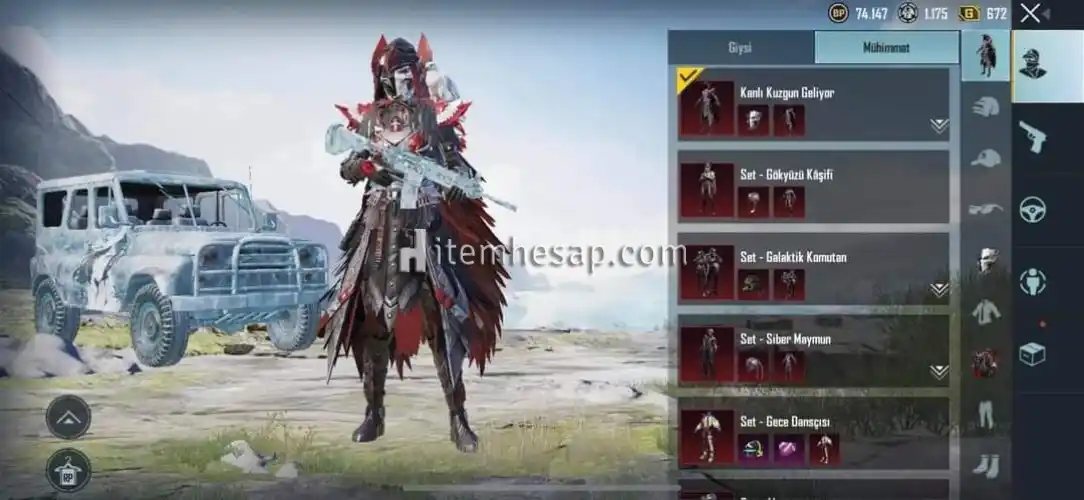The width and height of the screenshot is (1084, 500).
Task: Expand the Galaktik Komutan set arrow
Action: (939, 290)
